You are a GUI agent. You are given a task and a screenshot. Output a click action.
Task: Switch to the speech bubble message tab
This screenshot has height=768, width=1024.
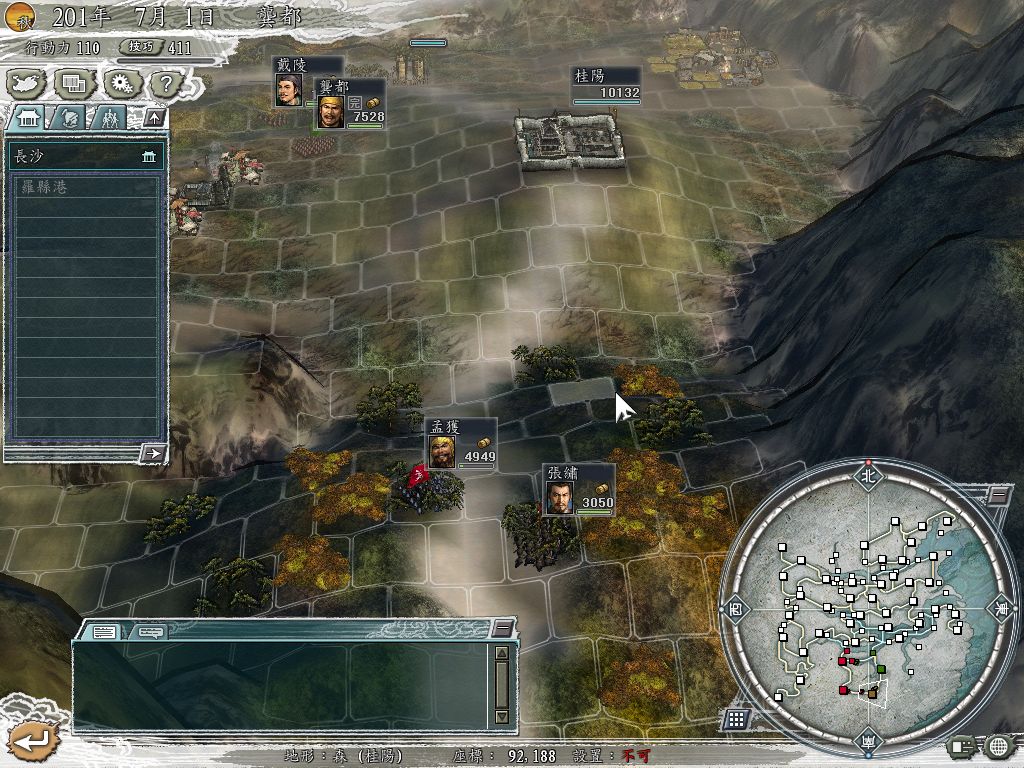[151, 631]
